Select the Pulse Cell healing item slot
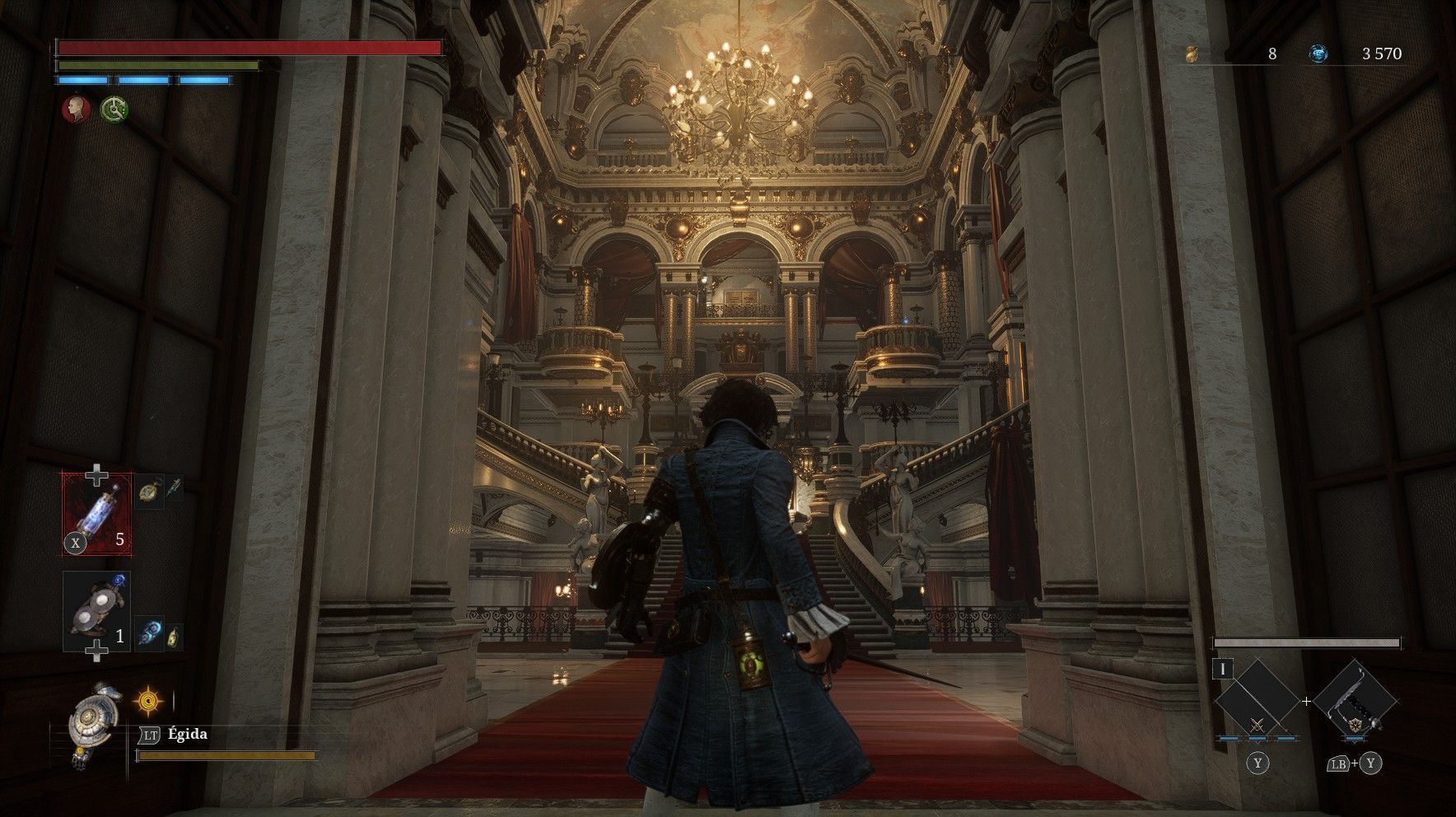This screenshot has height=817, width=1456. coord(97,513)
